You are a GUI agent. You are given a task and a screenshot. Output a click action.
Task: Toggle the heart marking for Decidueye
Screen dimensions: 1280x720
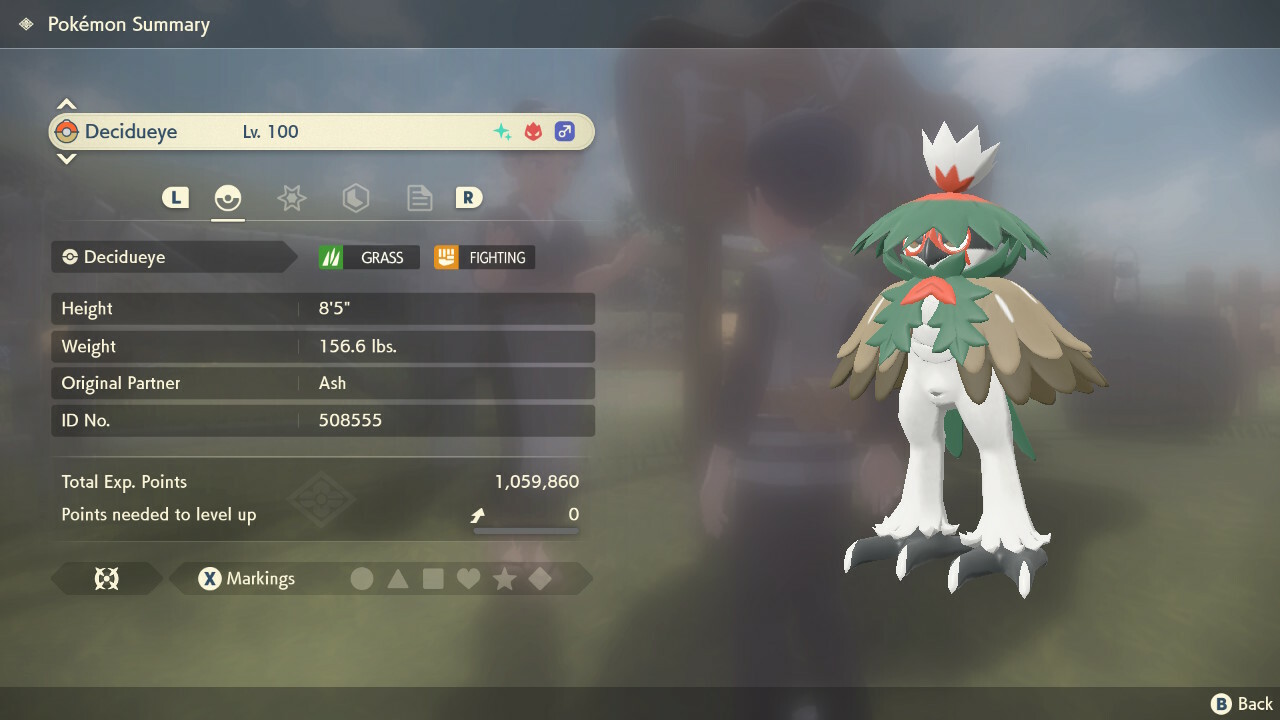point(469,578)
